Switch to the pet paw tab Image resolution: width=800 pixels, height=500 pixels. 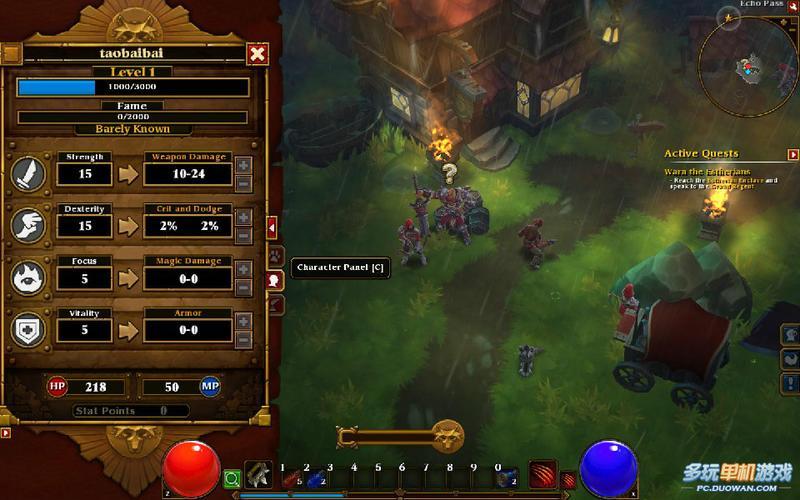point(277,256)
